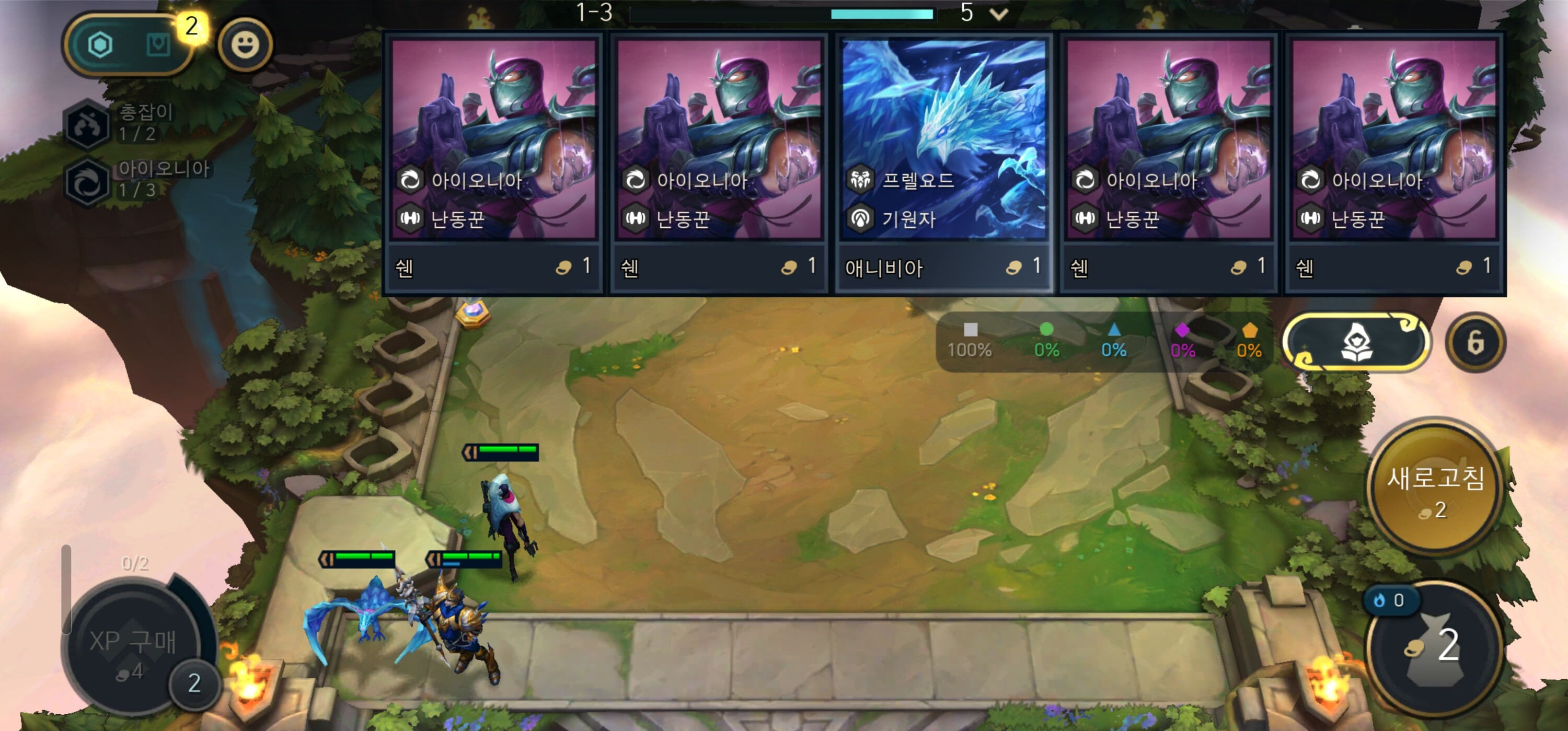The width and height of the screenshot is (1568, 731).
Task: Open the round number 6 badge
Action: coord(1475,343)
